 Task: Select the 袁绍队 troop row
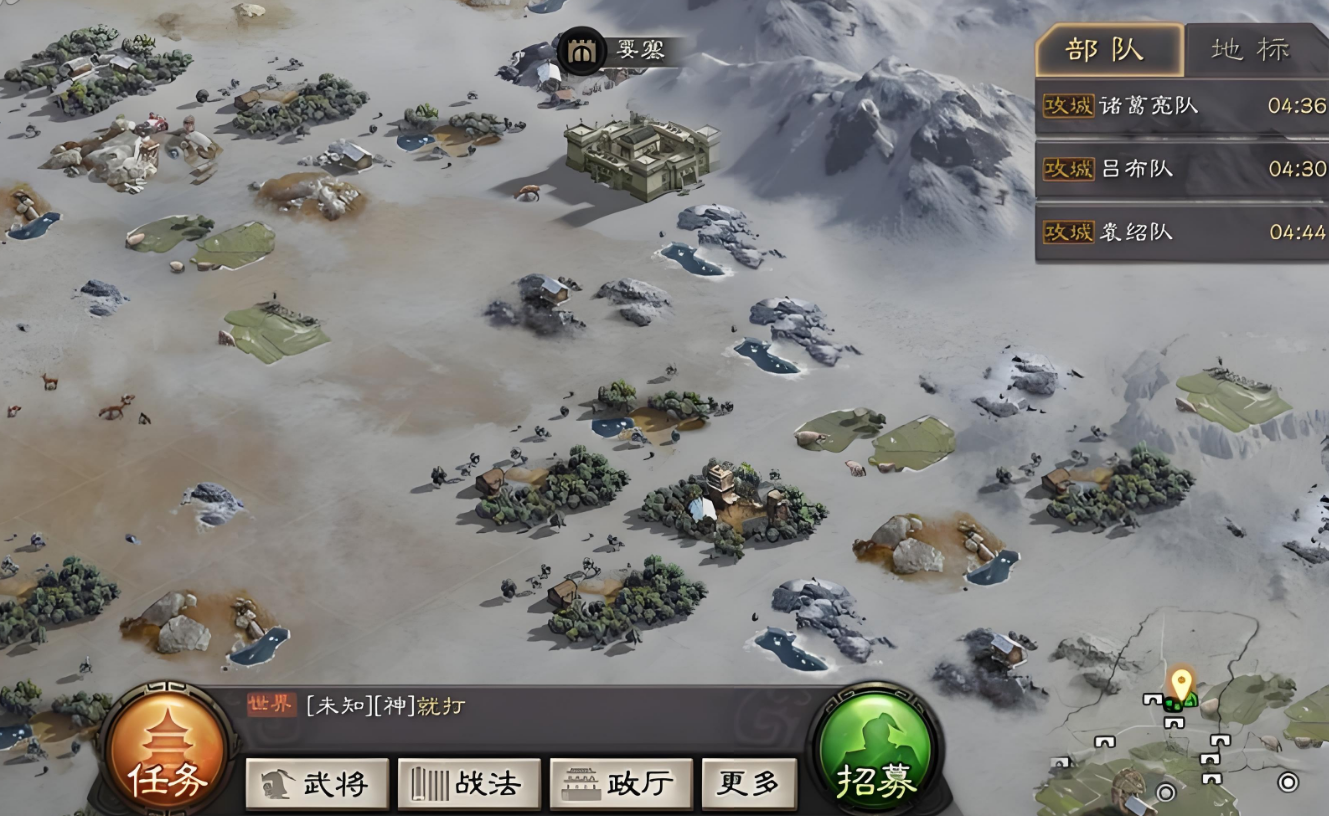[1182, 233]
